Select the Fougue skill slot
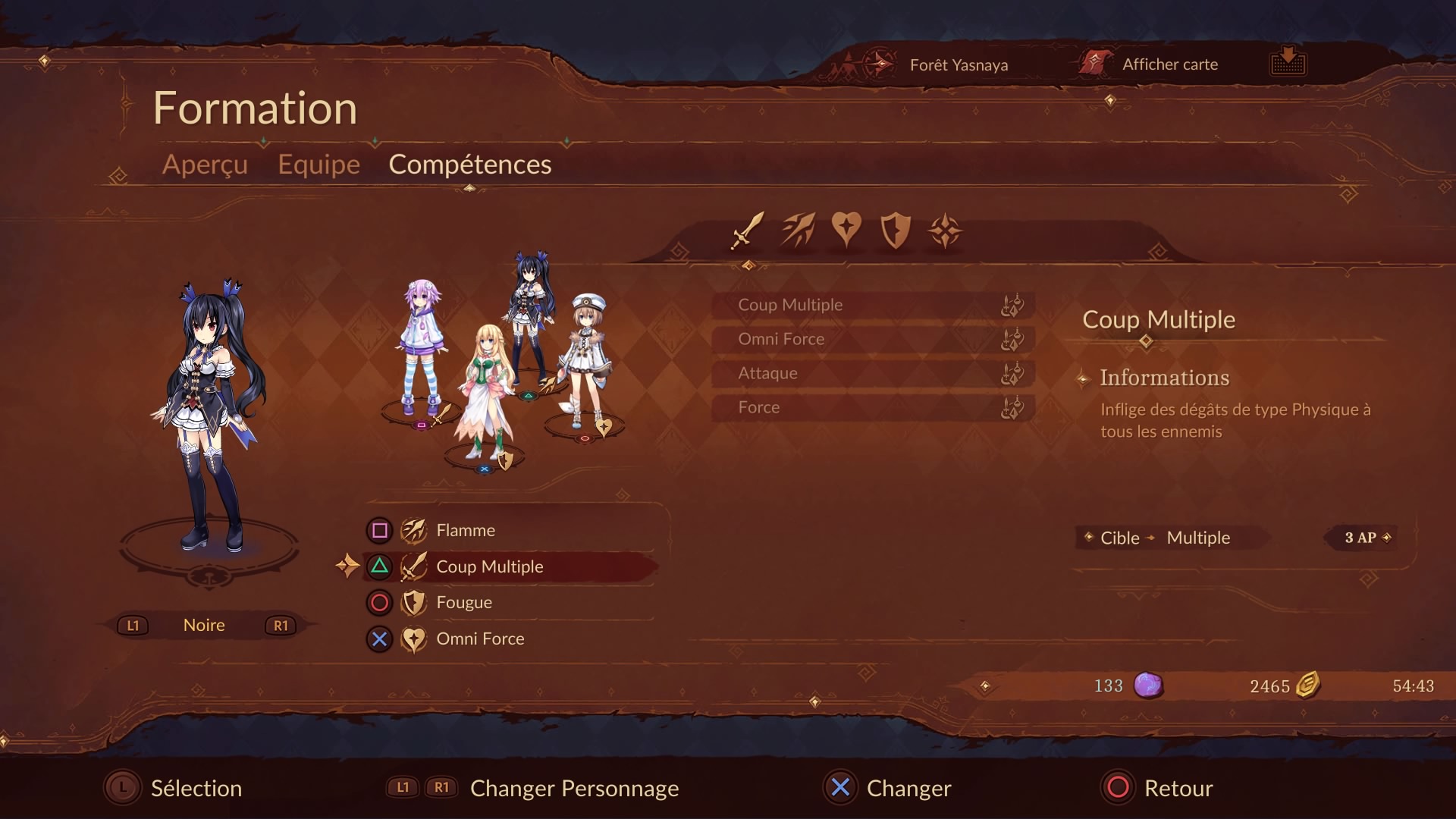1456x819 pixels. click(508, 603)
